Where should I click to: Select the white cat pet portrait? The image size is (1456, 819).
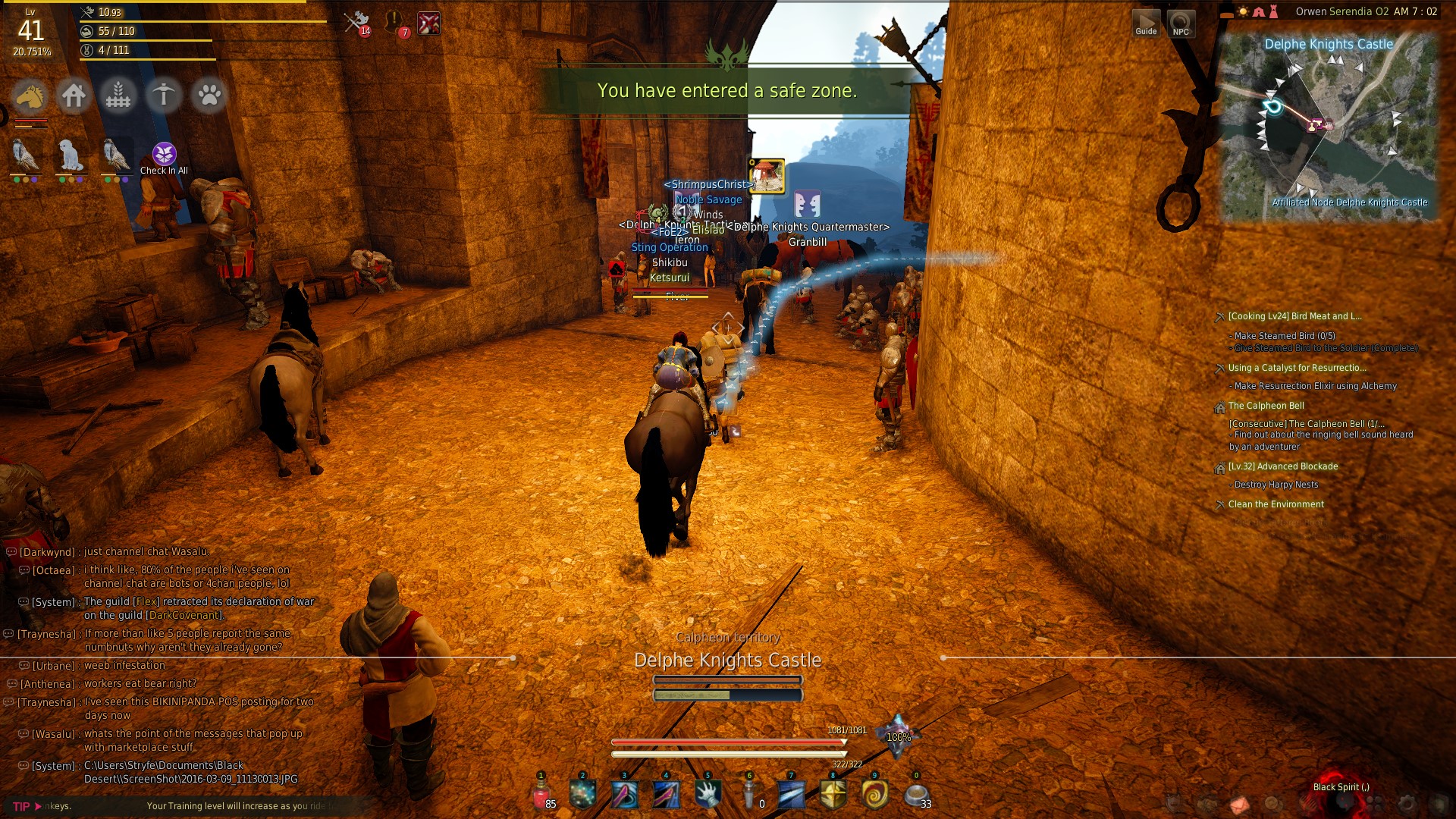click(71, 155)
